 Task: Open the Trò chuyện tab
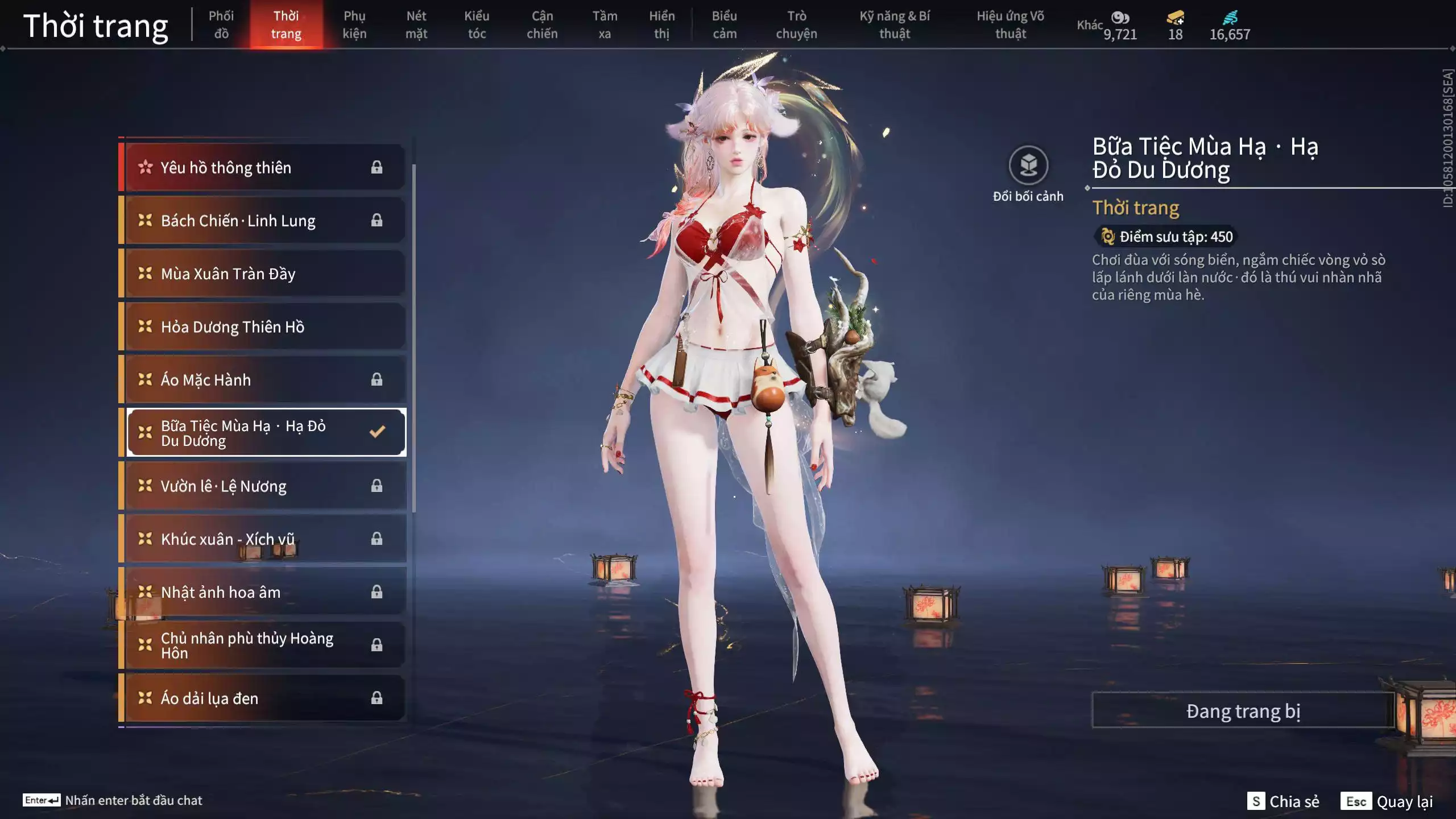coord(796,24)
